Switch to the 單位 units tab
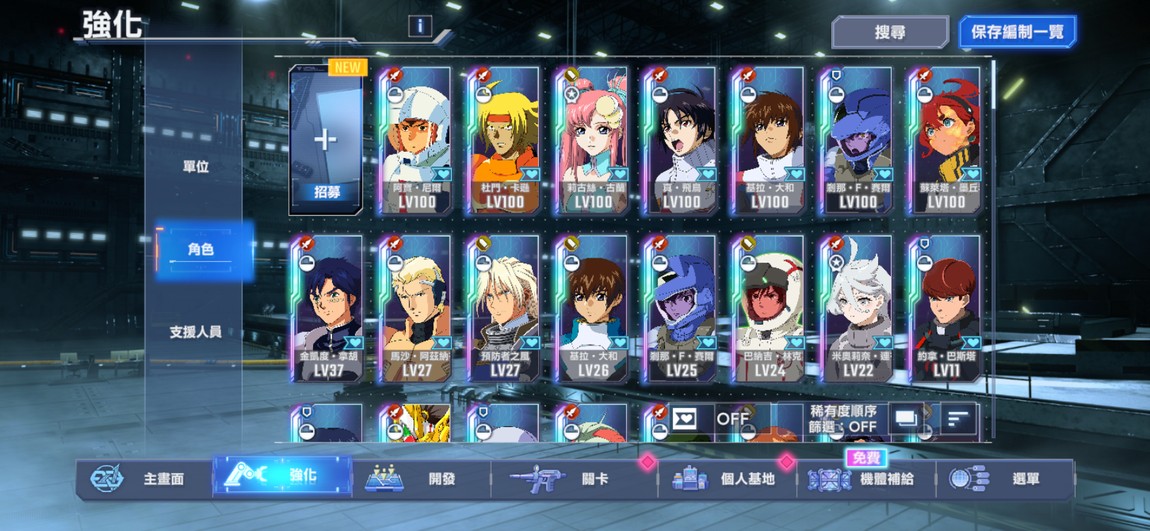The height and width of the screenshot is (531, 1150). (x=196, y=167)
